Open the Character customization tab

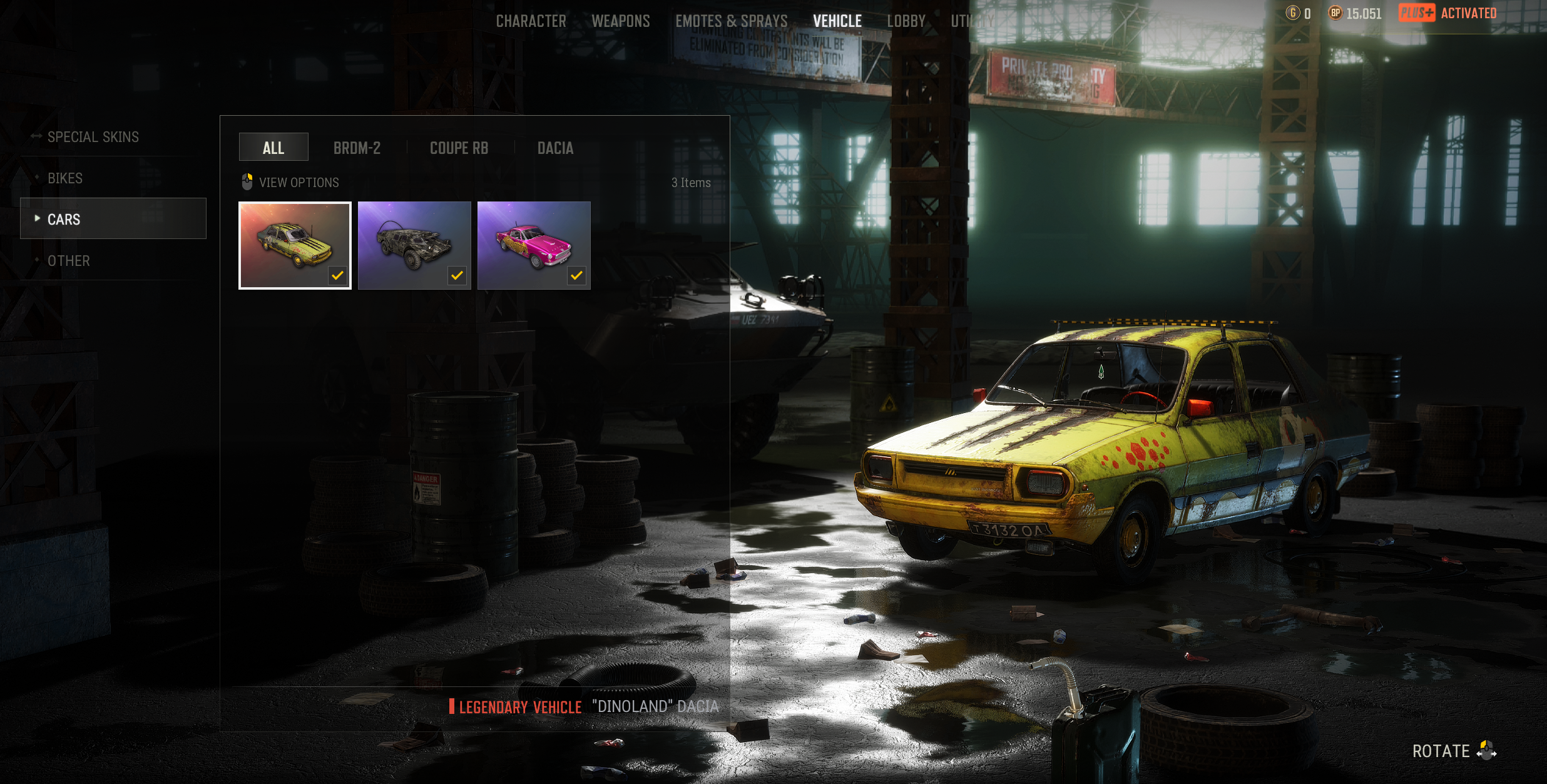[x=531, y=21]
